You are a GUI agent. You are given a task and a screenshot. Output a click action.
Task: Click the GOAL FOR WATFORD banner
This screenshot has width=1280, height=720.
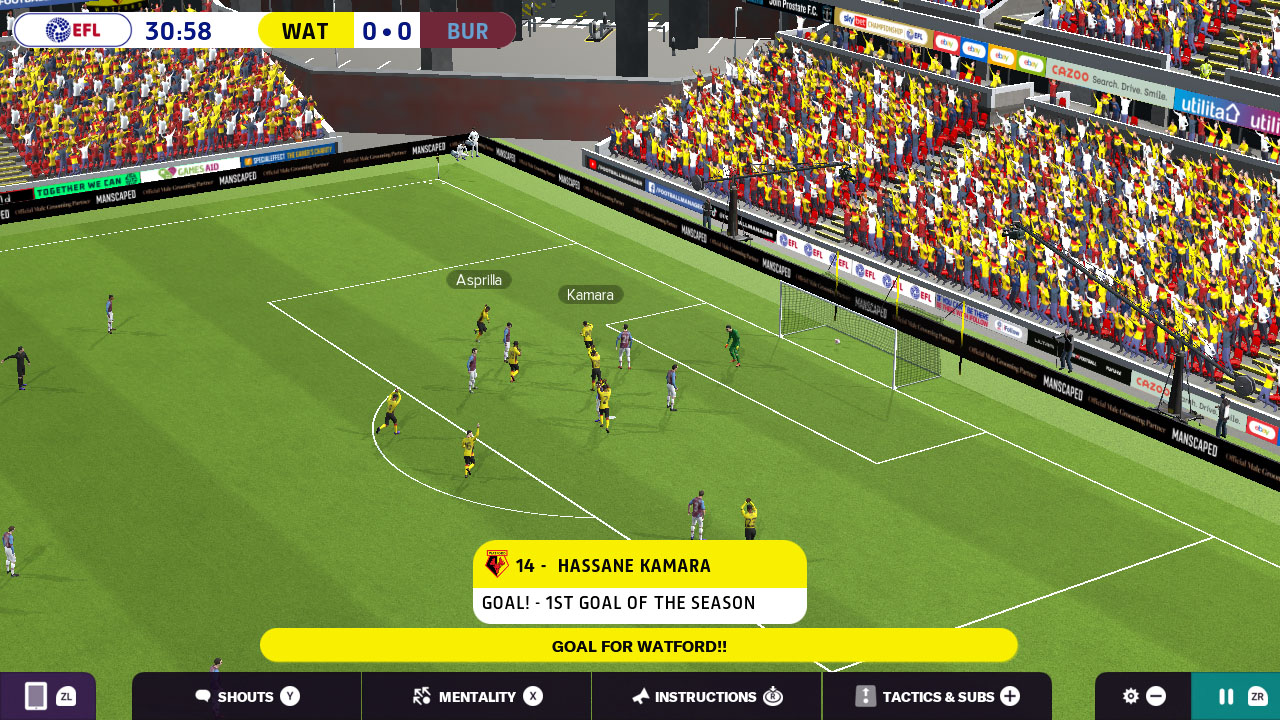[x=640, y=645]
